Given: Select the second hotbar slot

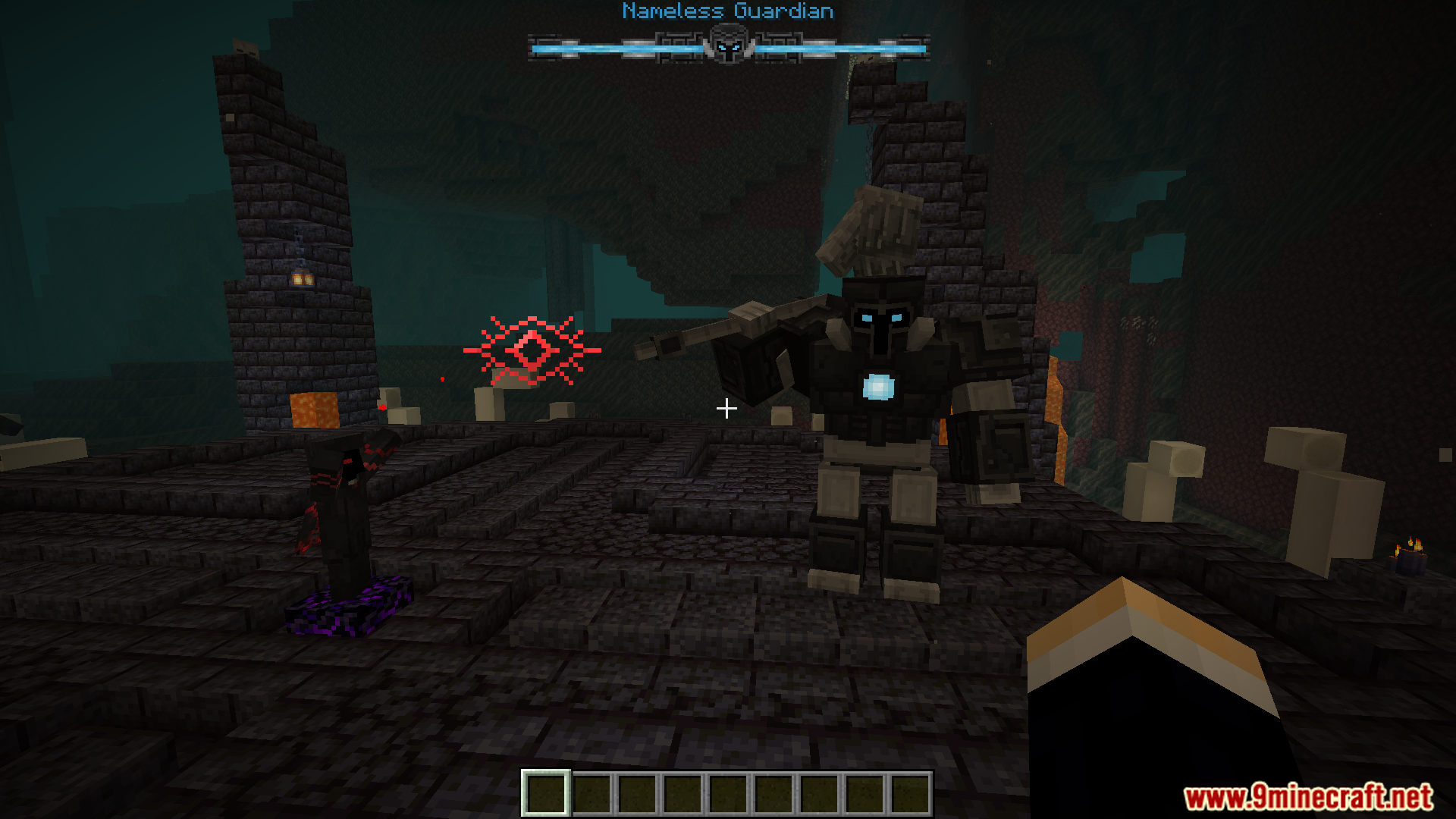Looking at the screenshot, I should point(592,791).
